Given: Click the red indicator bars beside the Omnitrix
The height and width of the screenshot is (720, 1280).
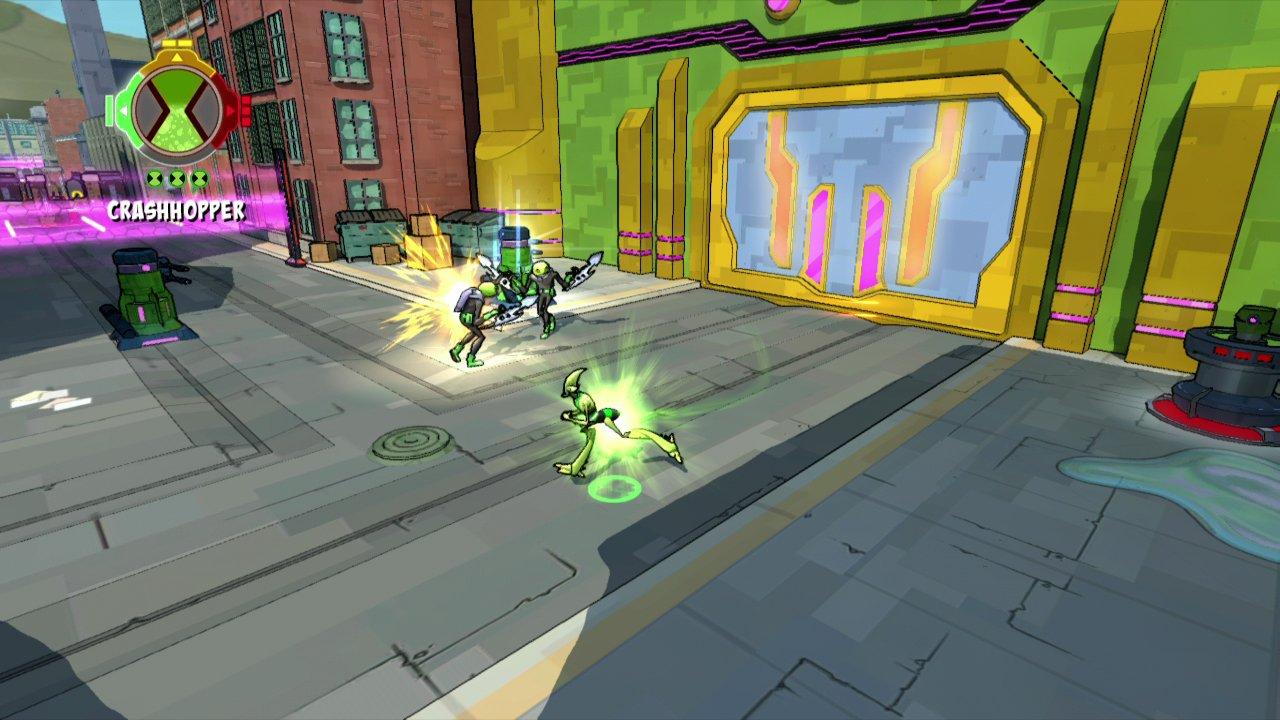Looking at the screenshot, I should point(247,108).
